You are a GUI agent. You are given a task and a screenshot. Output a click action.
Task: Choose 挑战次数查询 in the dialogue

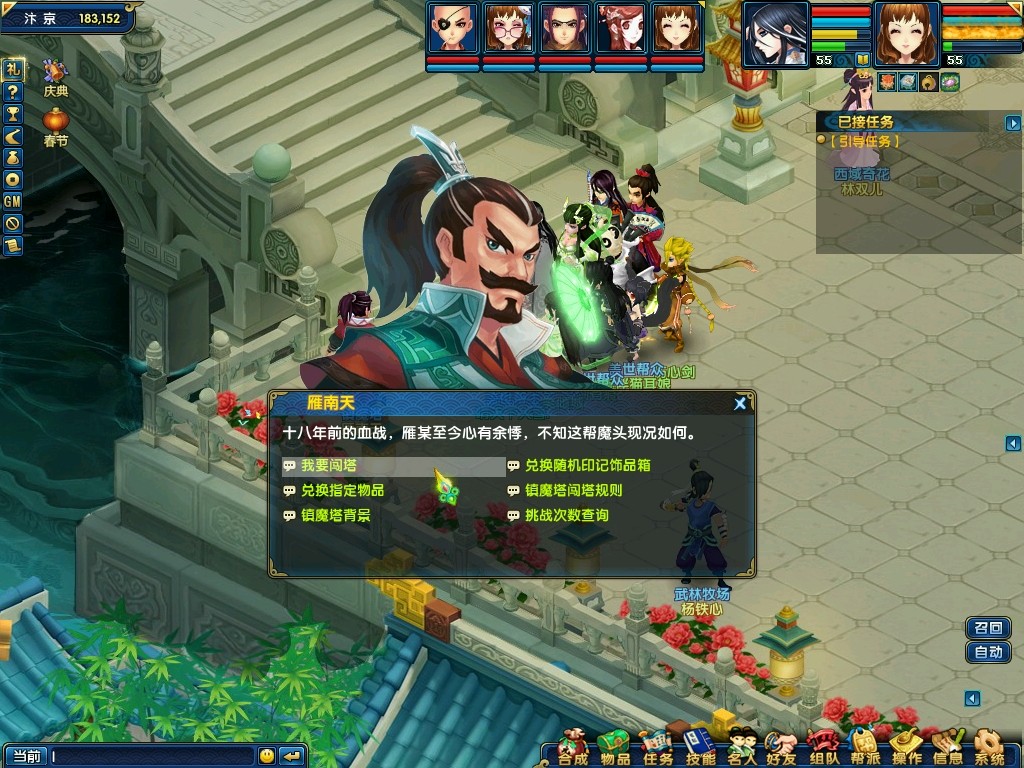point(566,516)
